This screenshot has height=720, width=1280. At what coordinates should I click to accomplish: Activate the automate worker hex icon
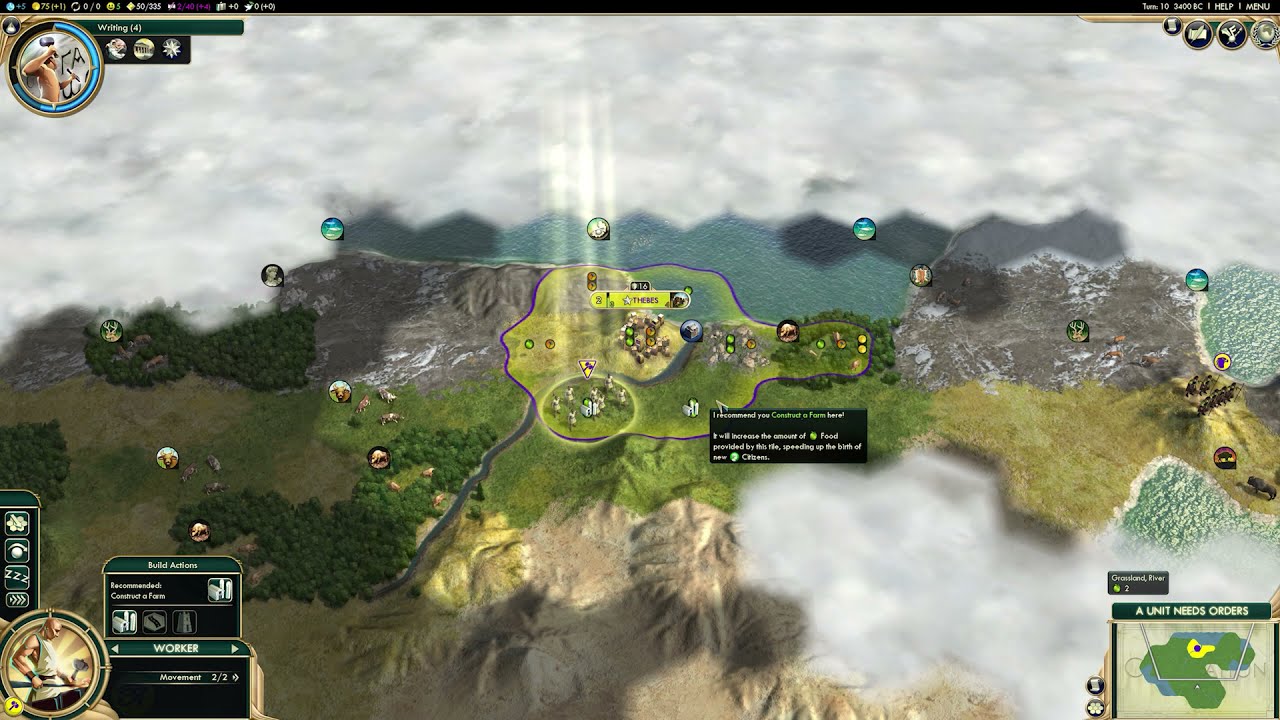17,523
